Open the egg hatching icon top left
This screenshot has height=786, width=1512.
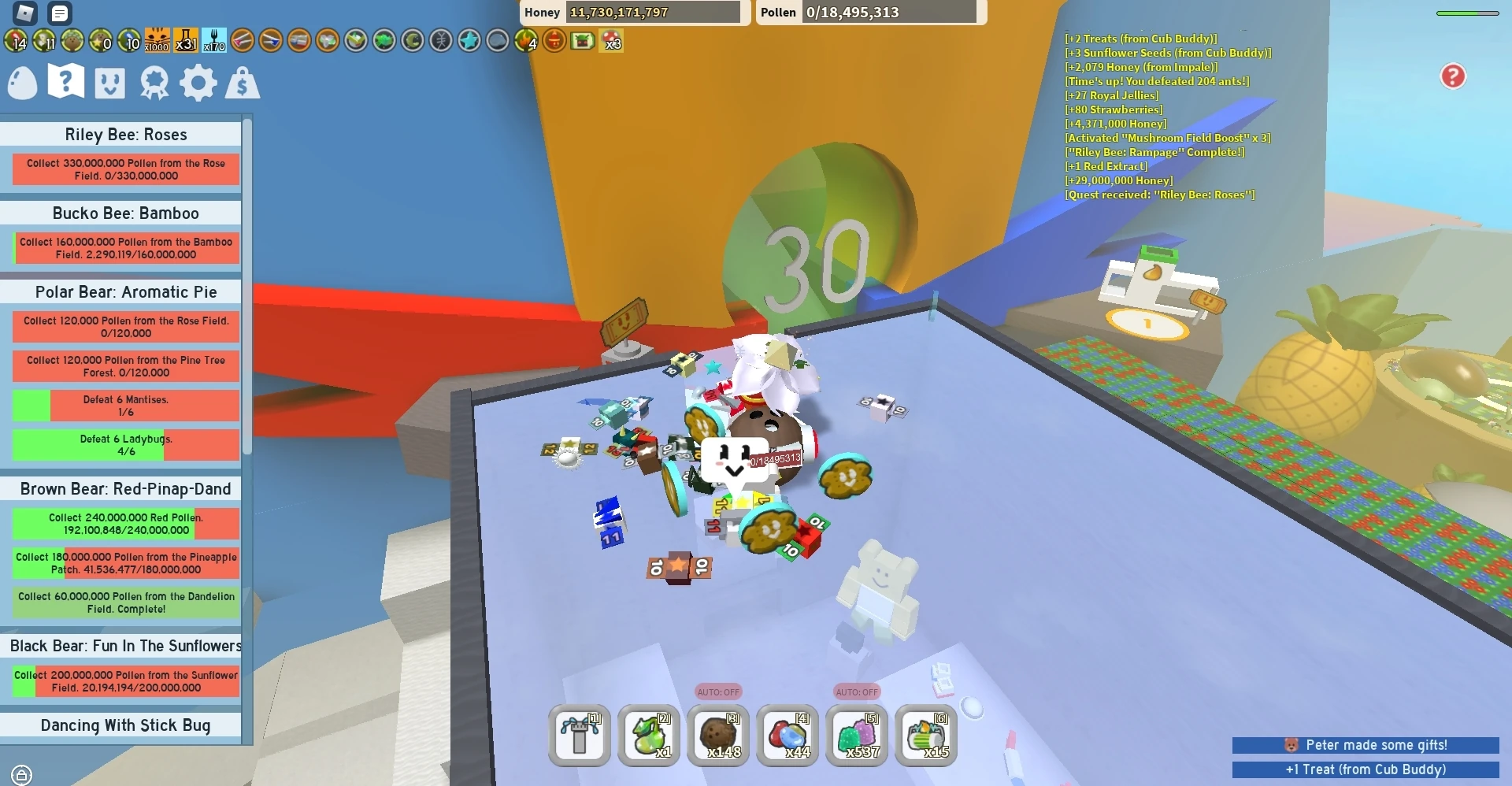click(x=22, y=83)
